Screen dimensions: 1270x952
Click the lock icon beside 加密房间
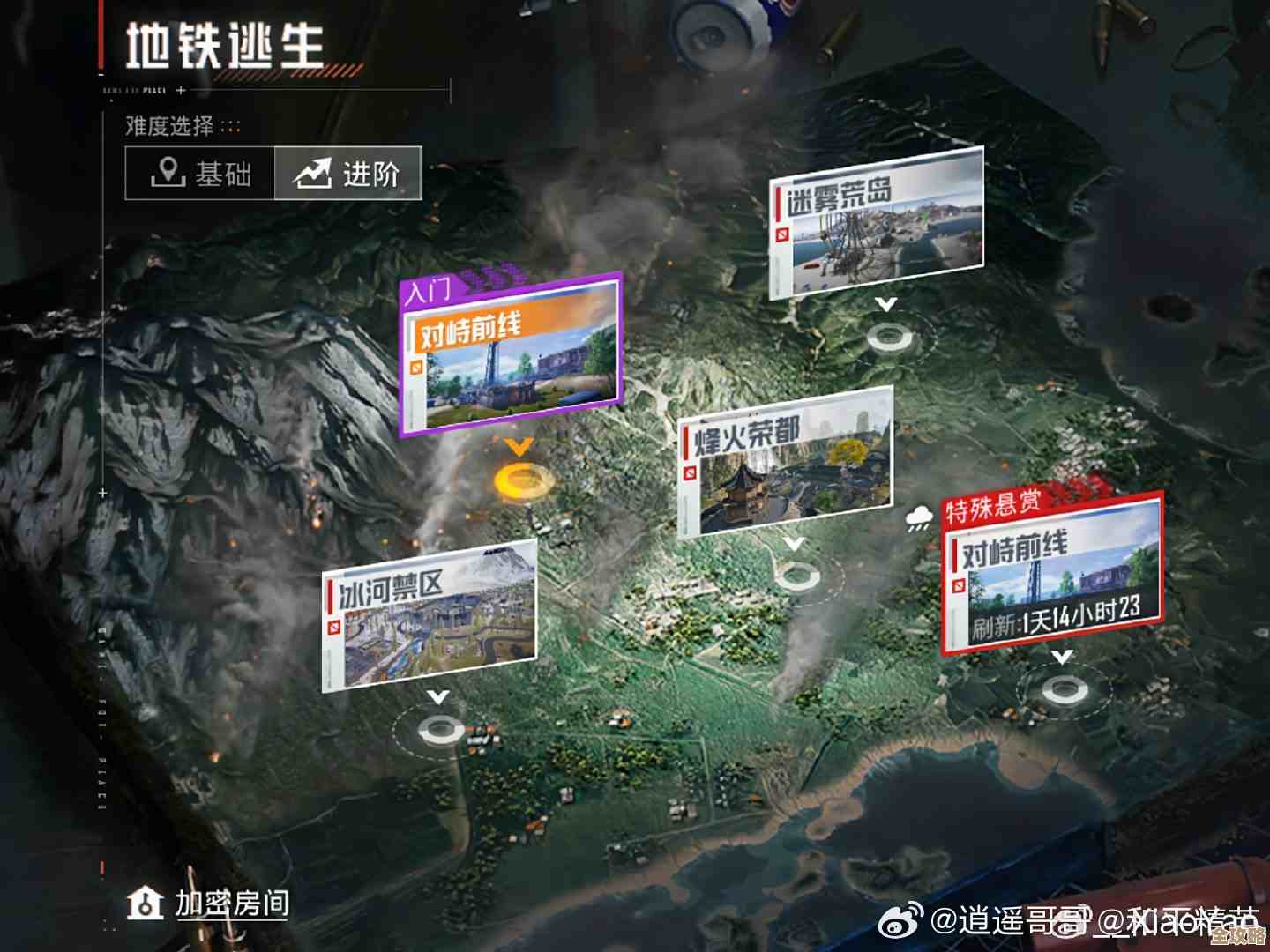click(x=144, y=904)
